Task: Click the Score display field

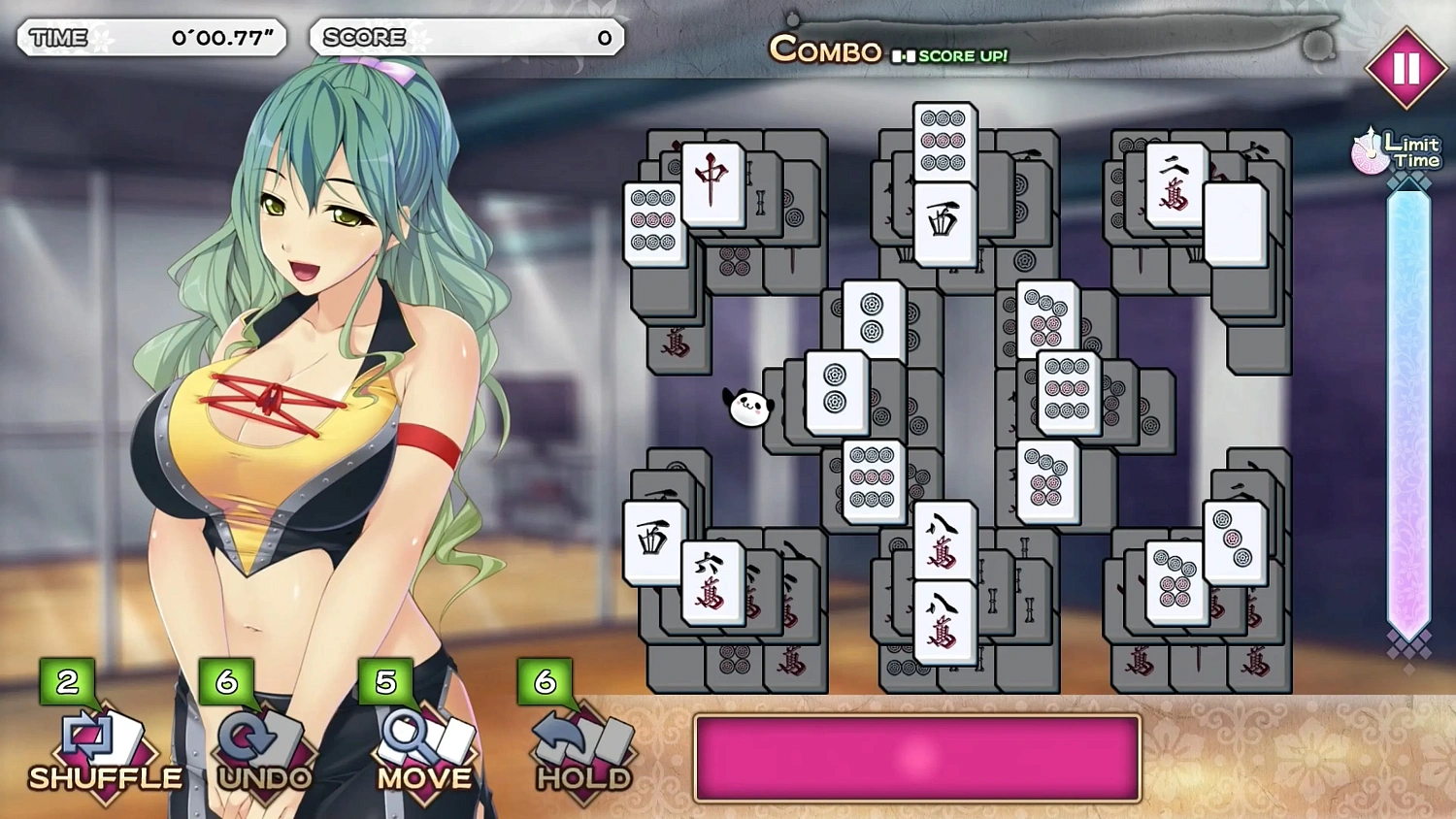Action: click(466, 38)
